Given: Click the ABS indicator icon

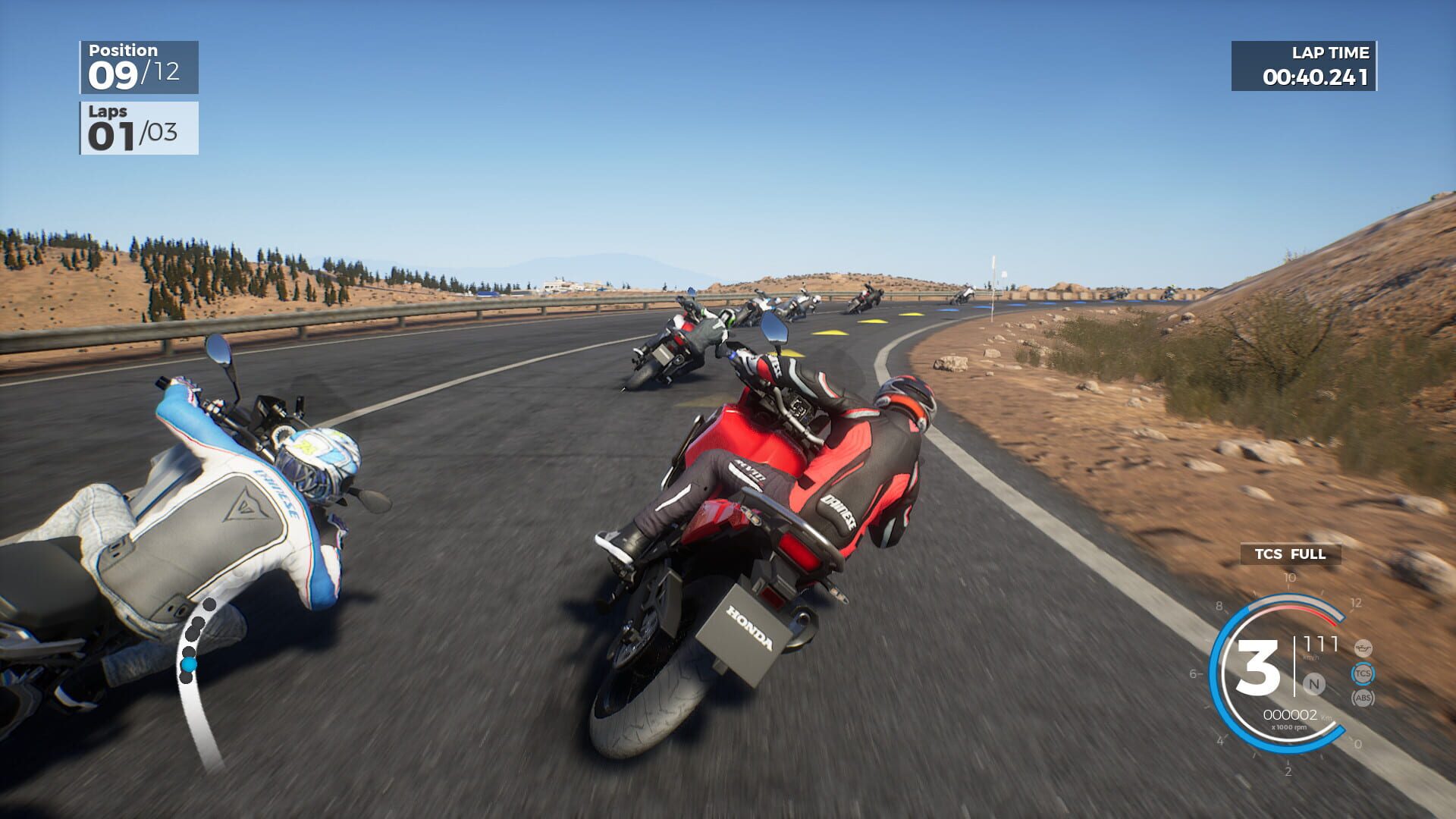Looking at the screenshot, I should coord(1363,698).
